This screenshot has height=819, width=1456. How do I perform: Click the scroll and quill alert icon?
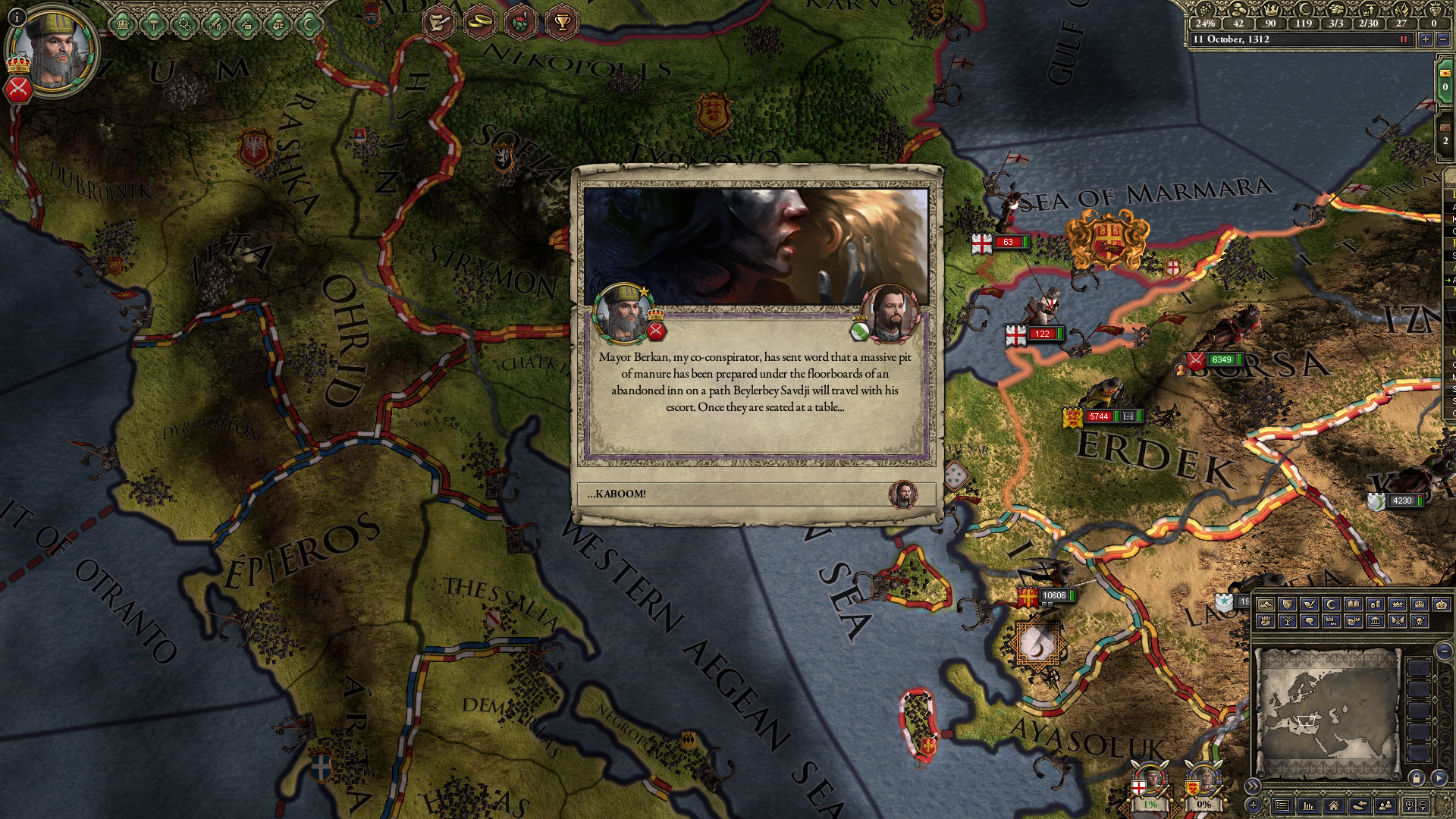click(x=439, y=22)
